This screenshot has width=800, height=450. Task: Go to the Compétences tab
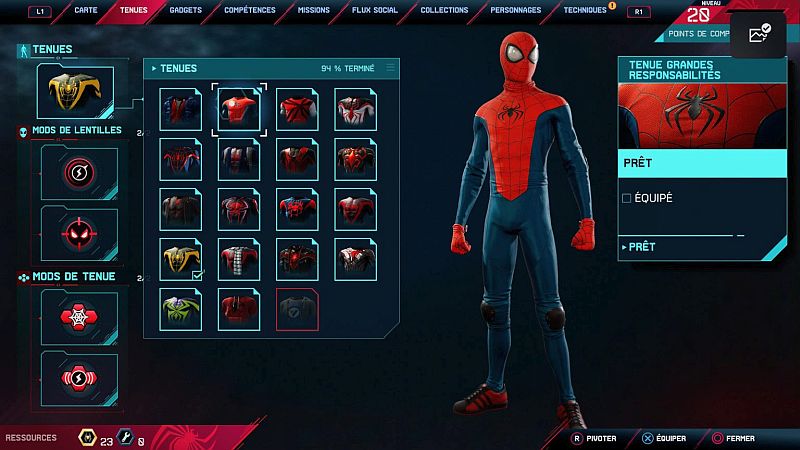point(250,10)
